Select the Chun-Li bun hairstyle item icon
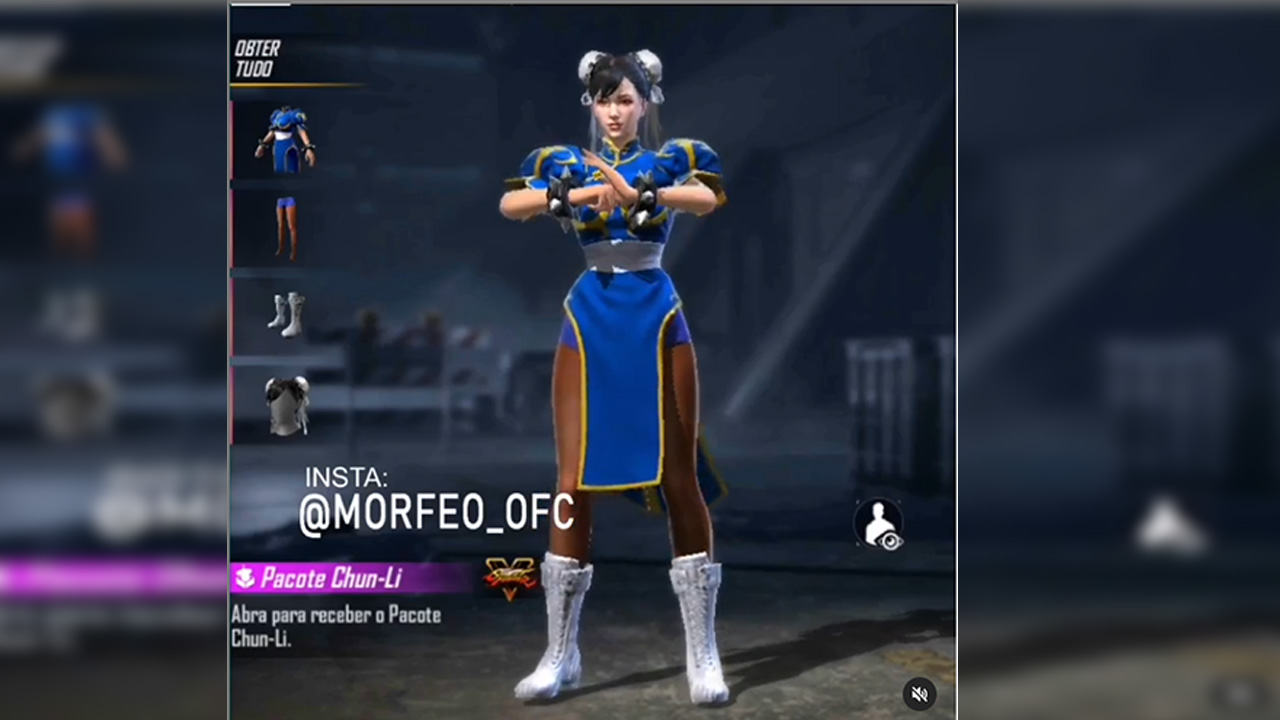The width and height of the screenshot is (1280, 720). pos(285,403)
